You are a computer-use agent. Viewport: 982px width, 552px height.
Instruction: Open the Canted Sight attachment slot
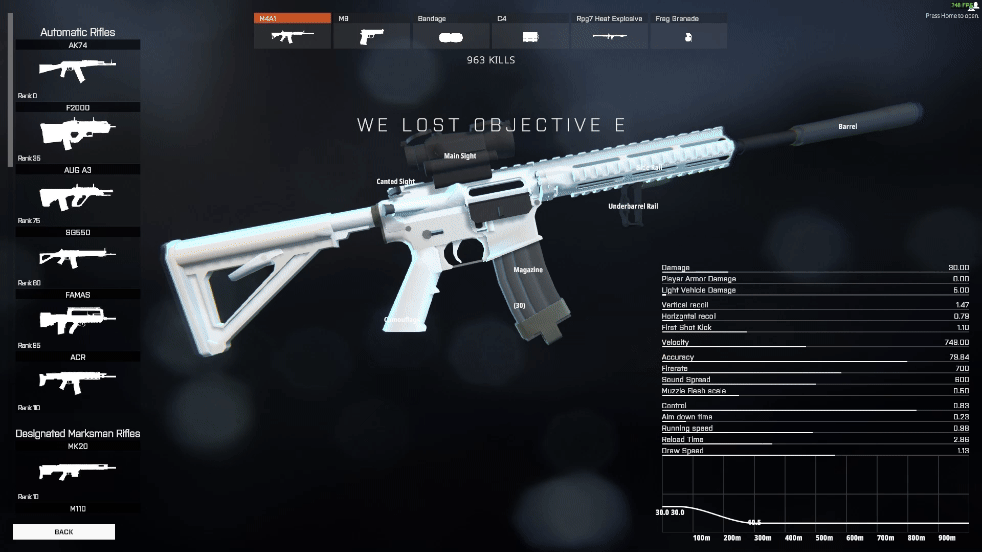395,182
